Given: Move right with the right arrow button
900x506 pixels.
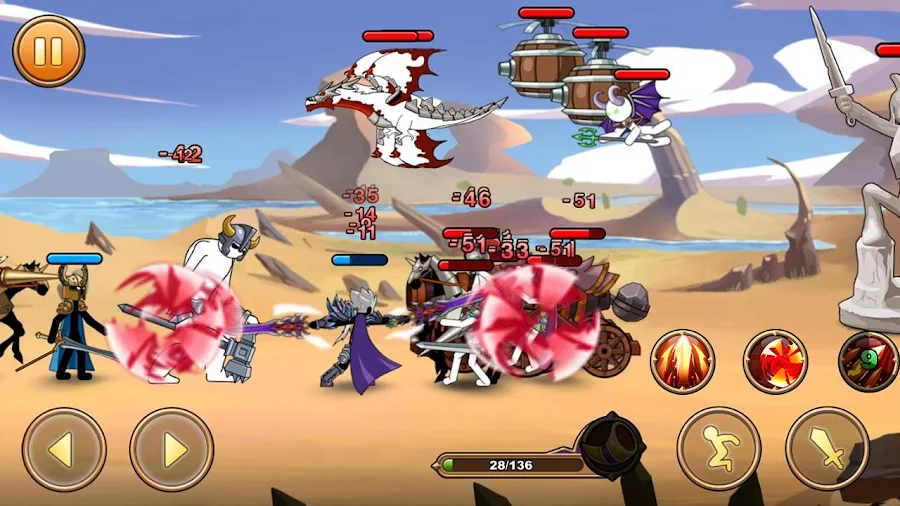Looking at the screenshot, I should point(171,450).
